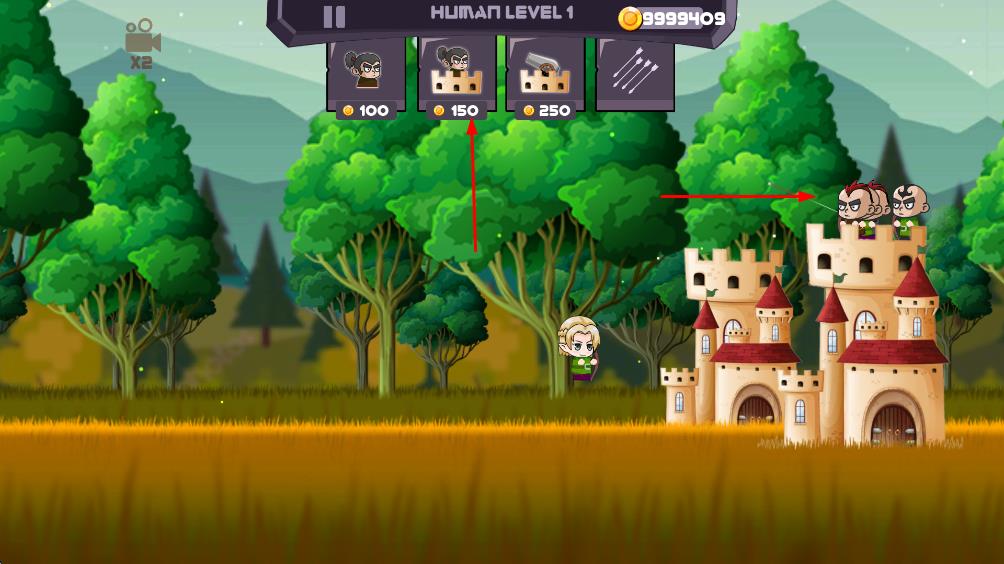1004x564 pixels.
Task: Purchase the castle archer for 150
Action: (x=457, y=75)
